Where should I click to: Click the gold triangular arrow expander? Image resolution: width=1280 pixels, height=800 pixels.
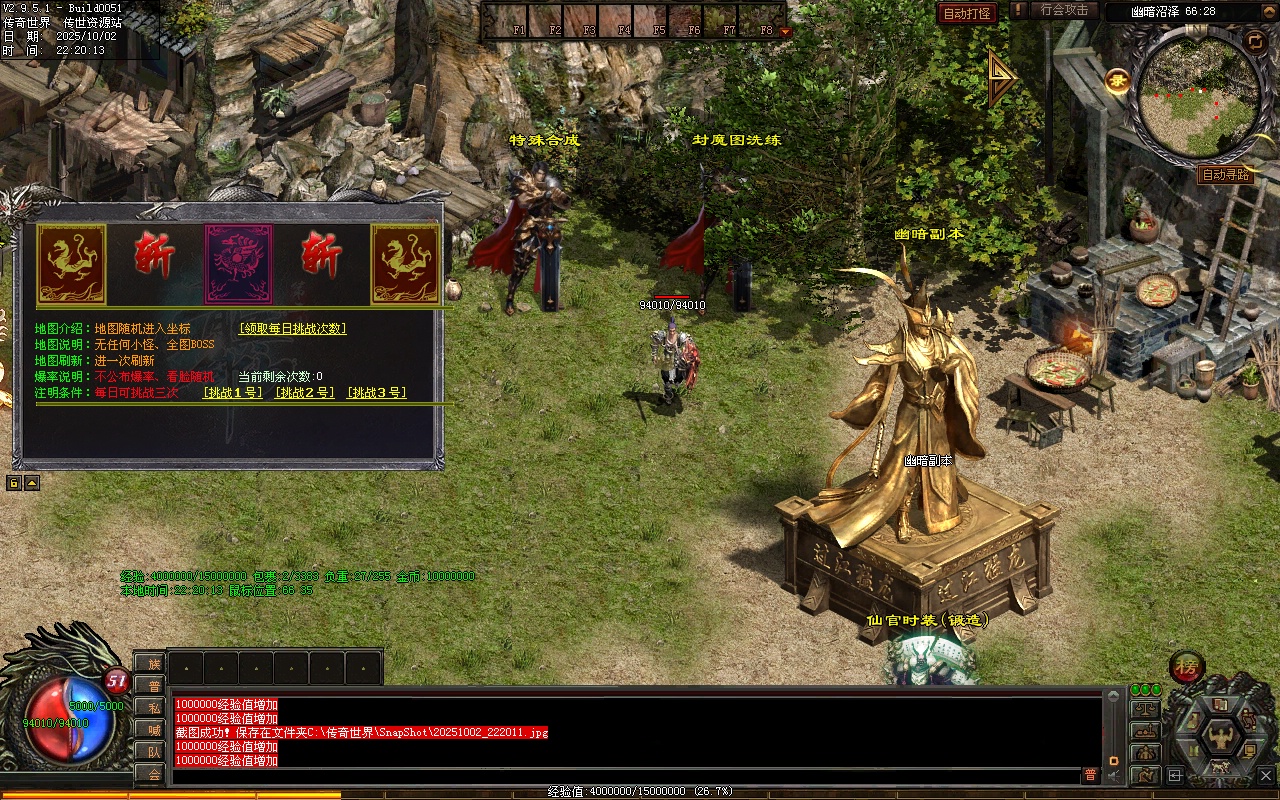pos(1000,78)
